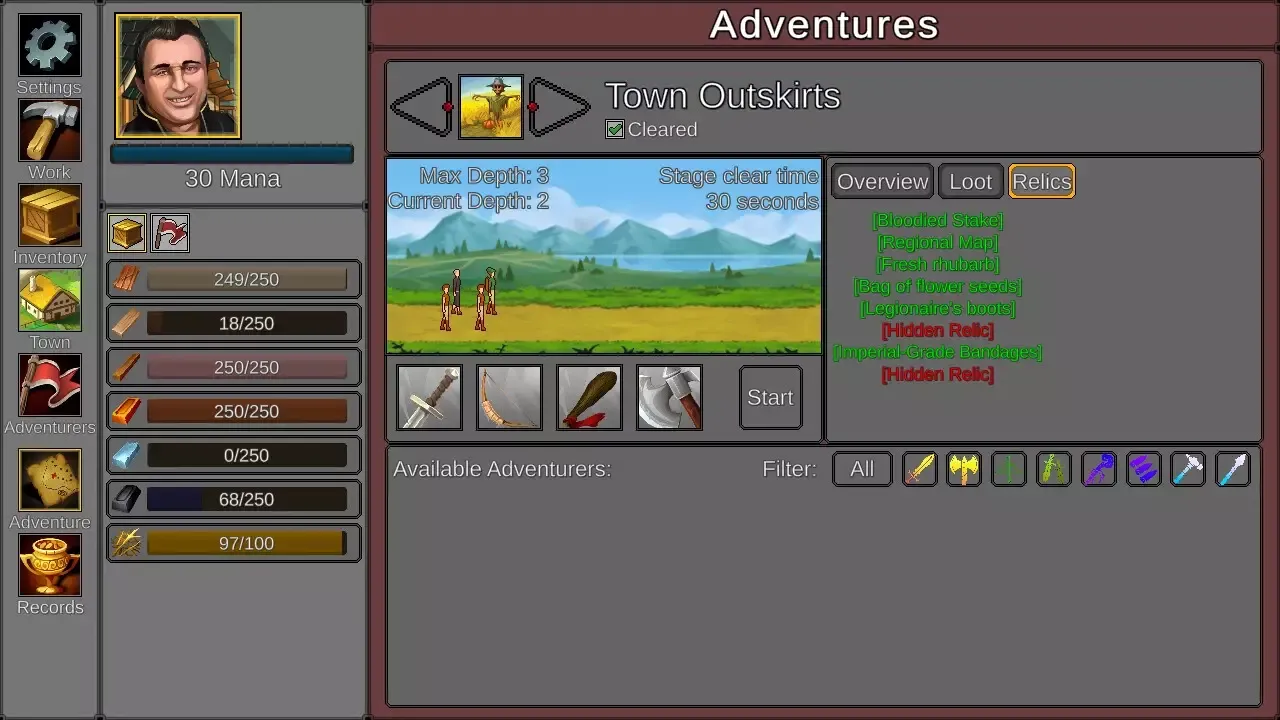Screen dimensions: 1280x720
Task: Select the purple mace filter icon
Action: [x=1099, y=469]
